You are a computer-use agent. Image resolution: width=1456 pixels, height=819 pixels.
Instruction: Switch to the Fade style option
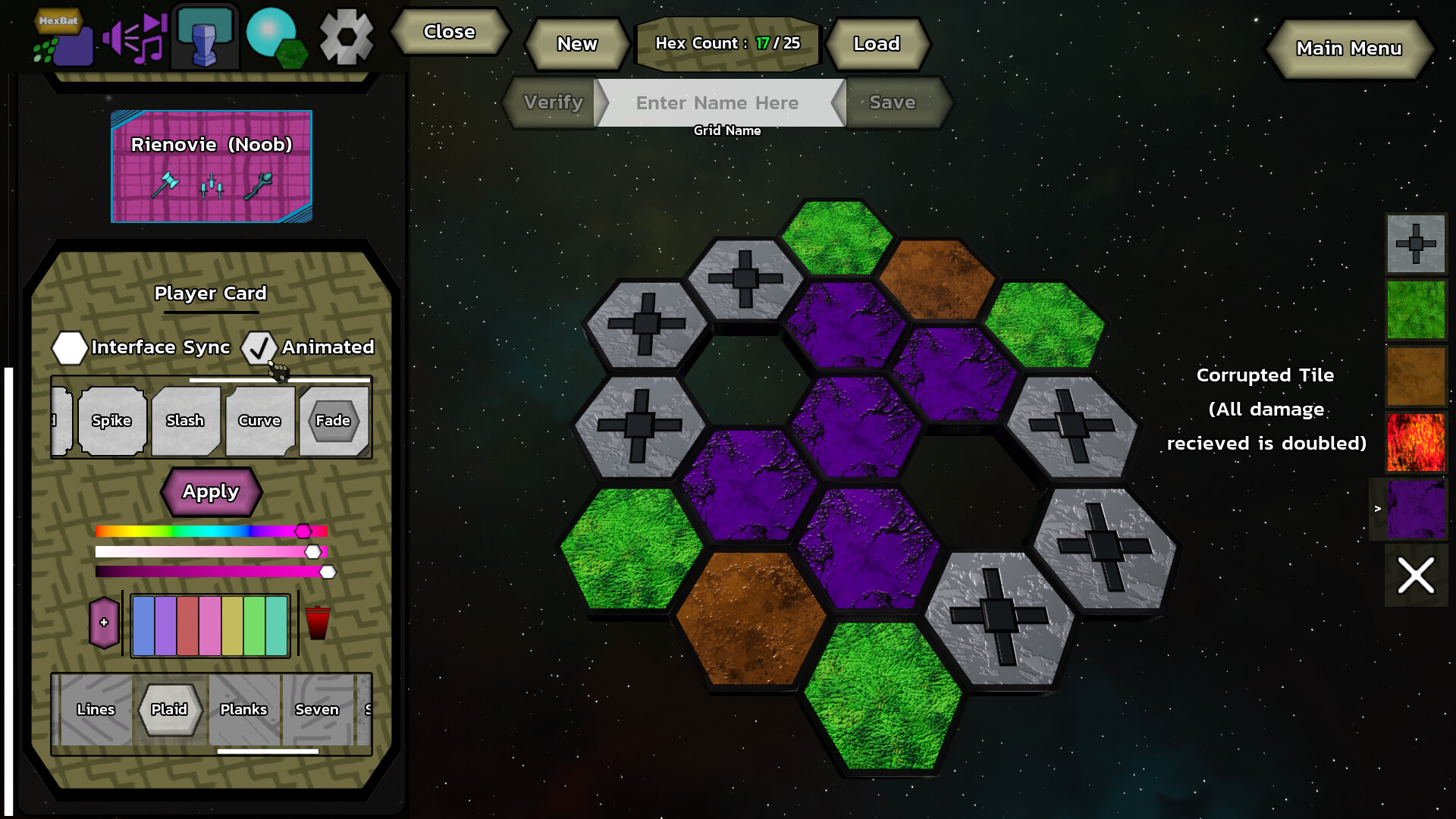pyautogui.click(x=334, y=422)
